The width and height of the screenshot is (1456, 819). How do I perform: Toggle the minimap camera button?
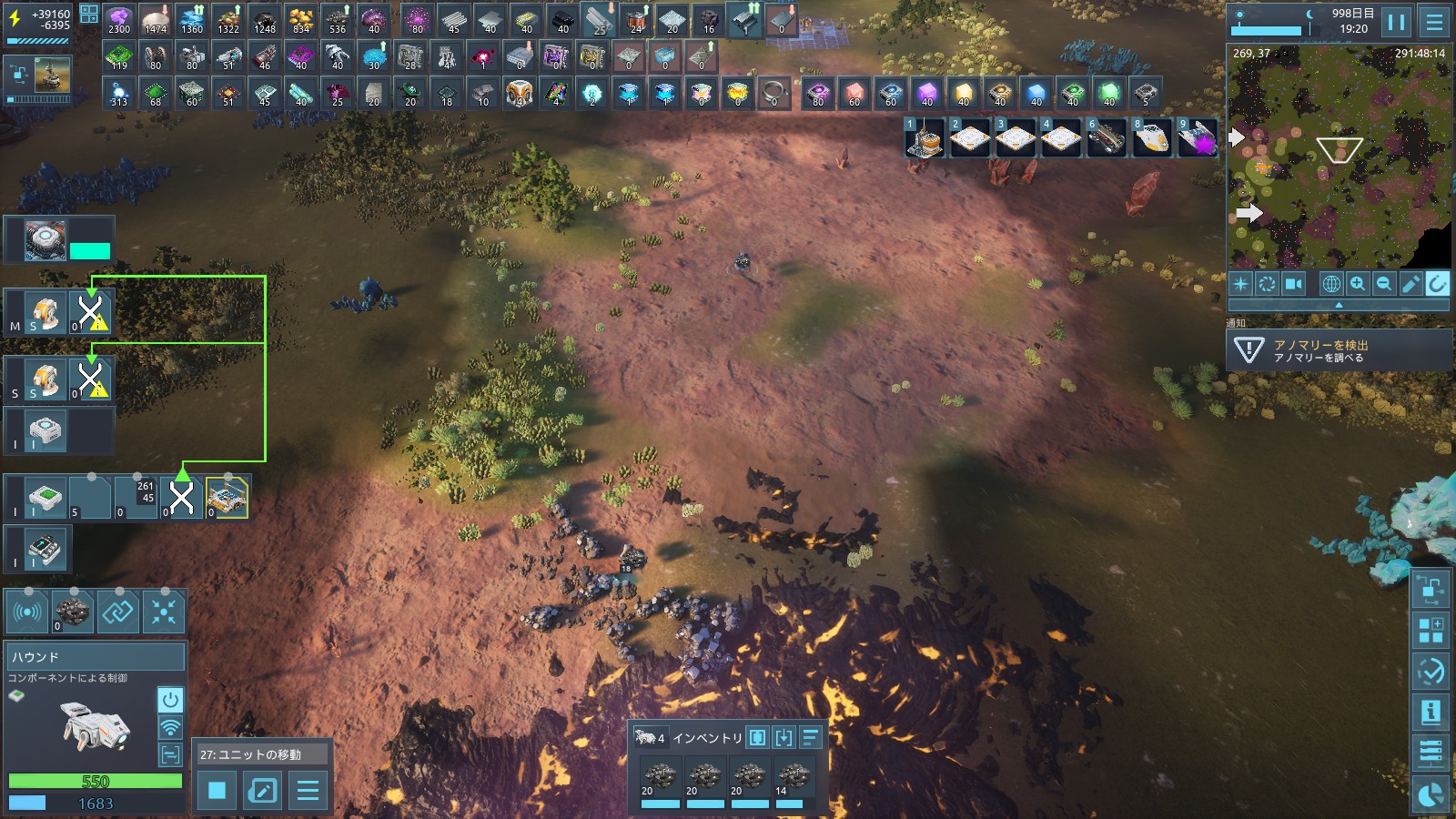pos(1293,284)
